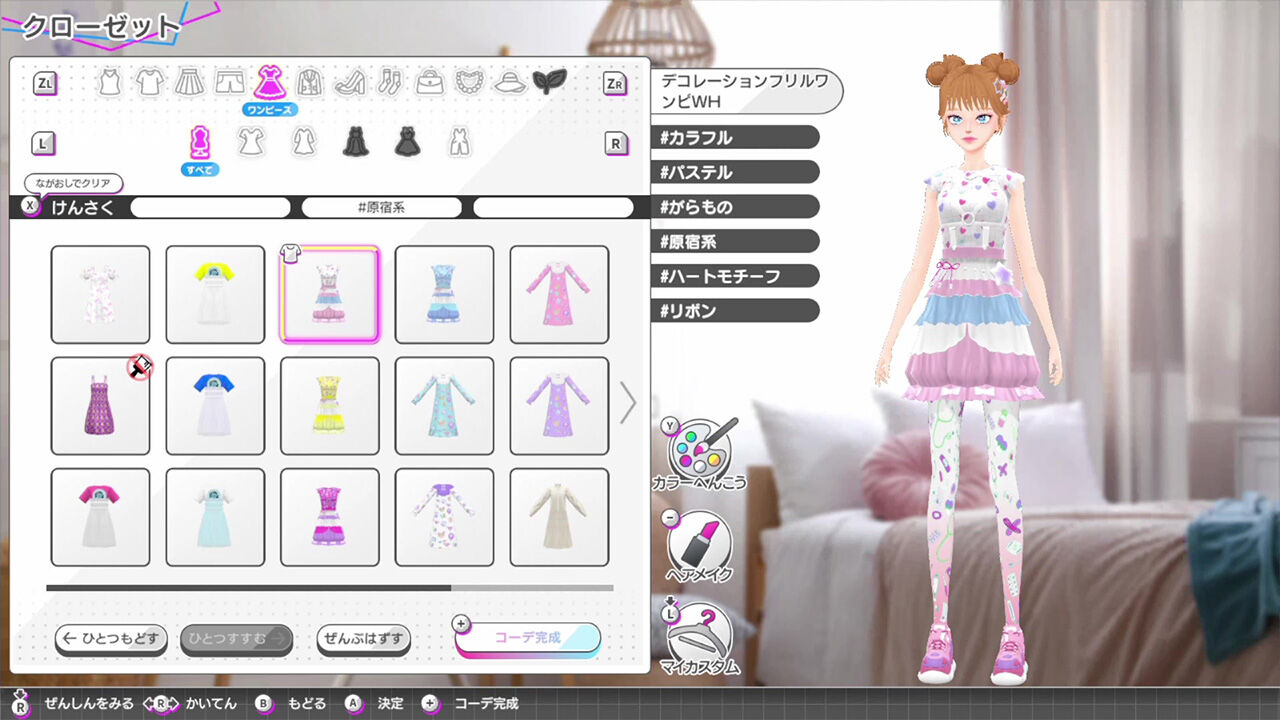Open the skirts category icon

coord(189,83)
